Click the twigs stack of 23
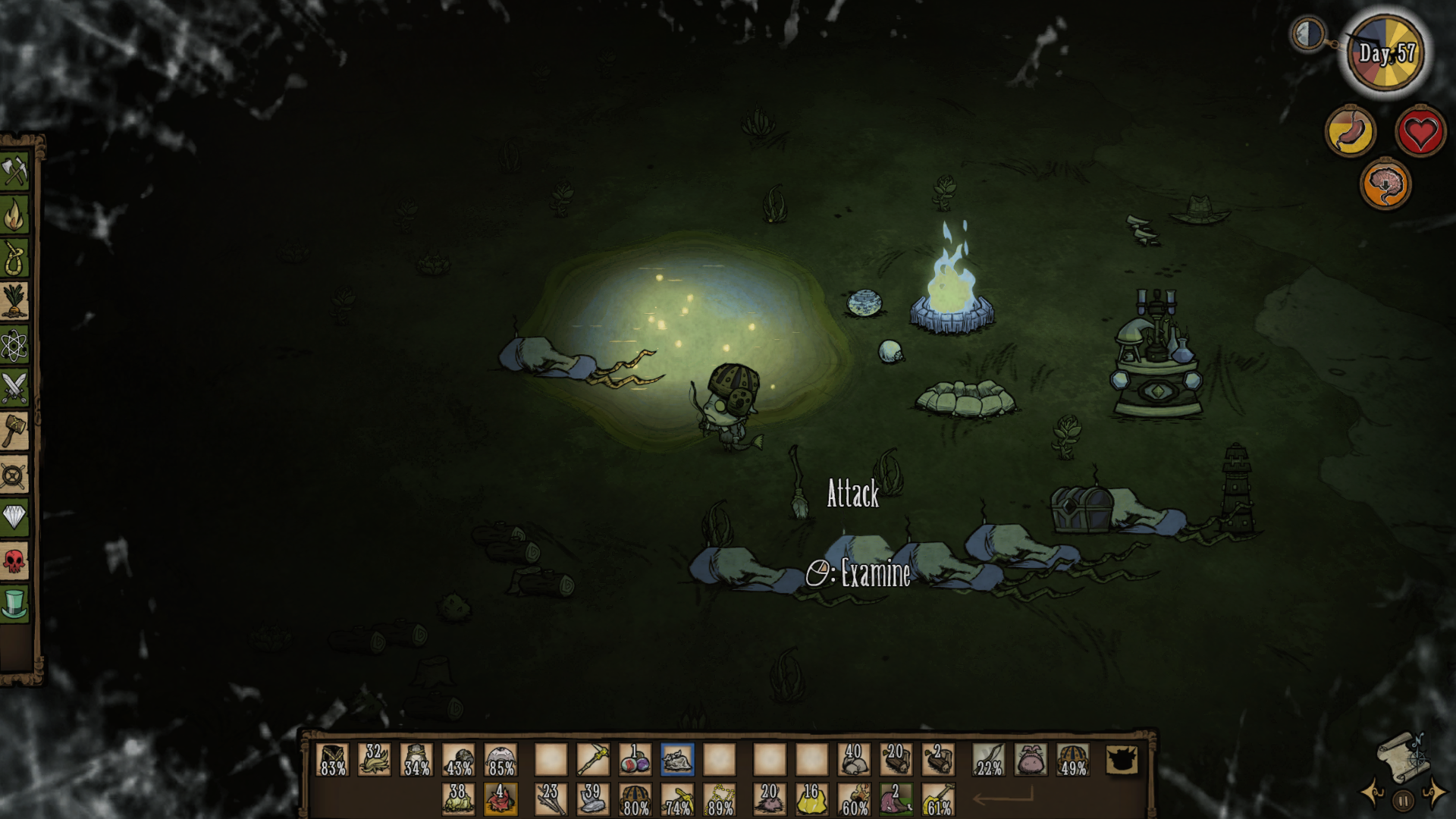 coord(551,799)
